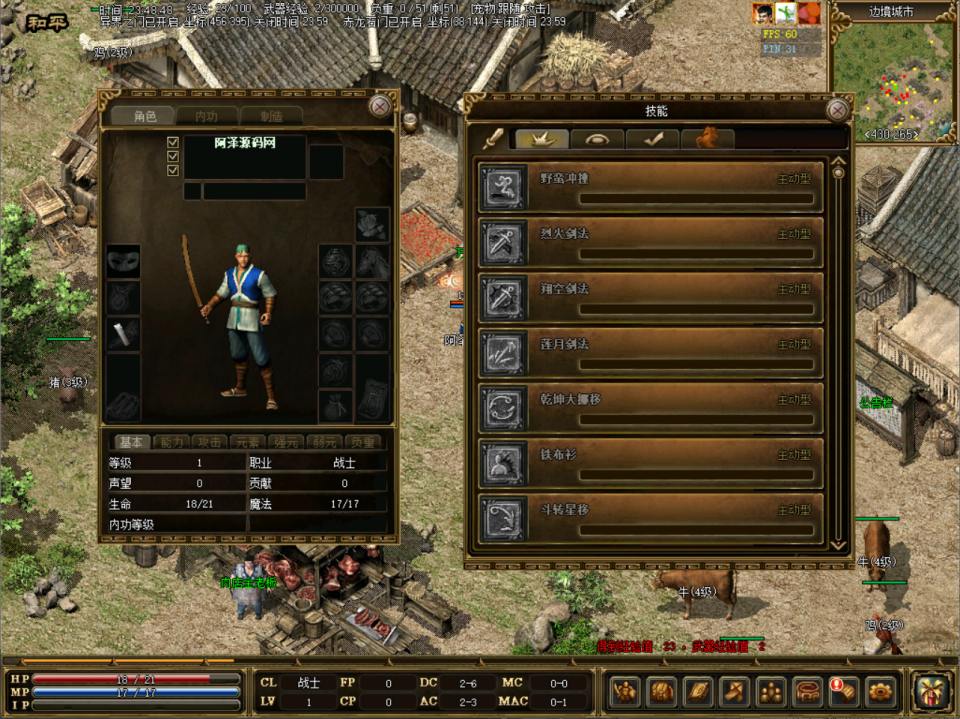Open the backpack inventory button

tap(662, 691)
